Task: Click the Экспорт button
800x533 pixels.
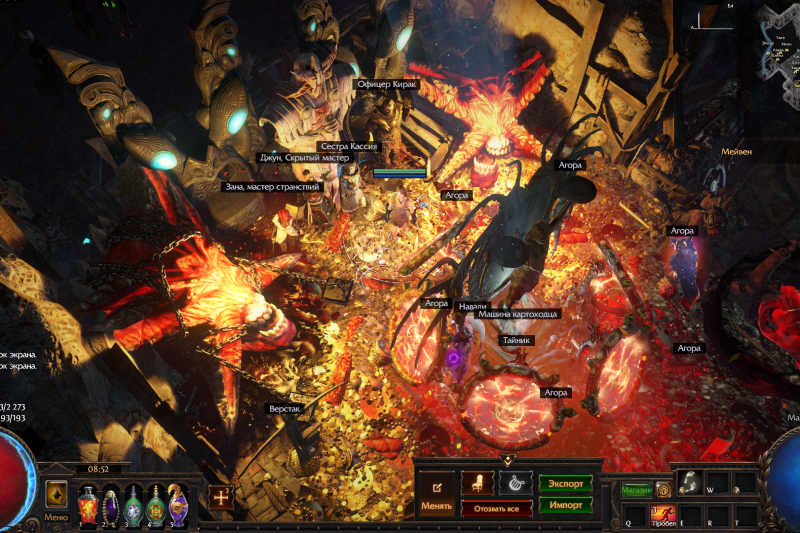Action: (565, 483)
